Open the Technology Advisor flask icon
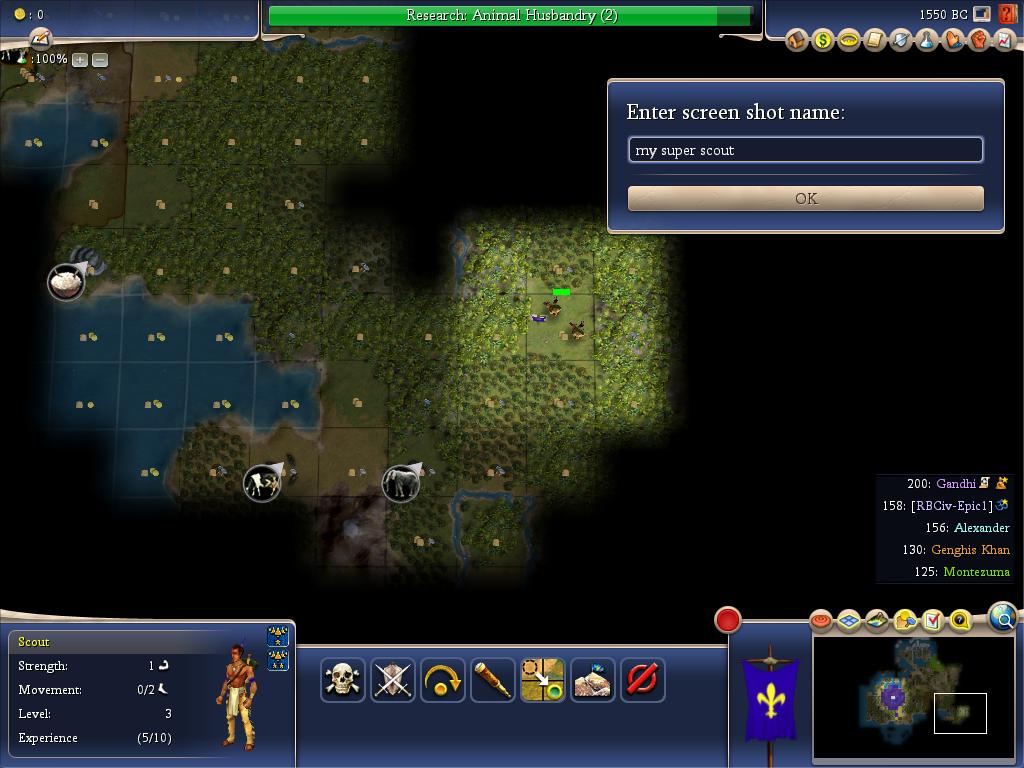Screen dimensions: 1024x768 click(927, 40)
